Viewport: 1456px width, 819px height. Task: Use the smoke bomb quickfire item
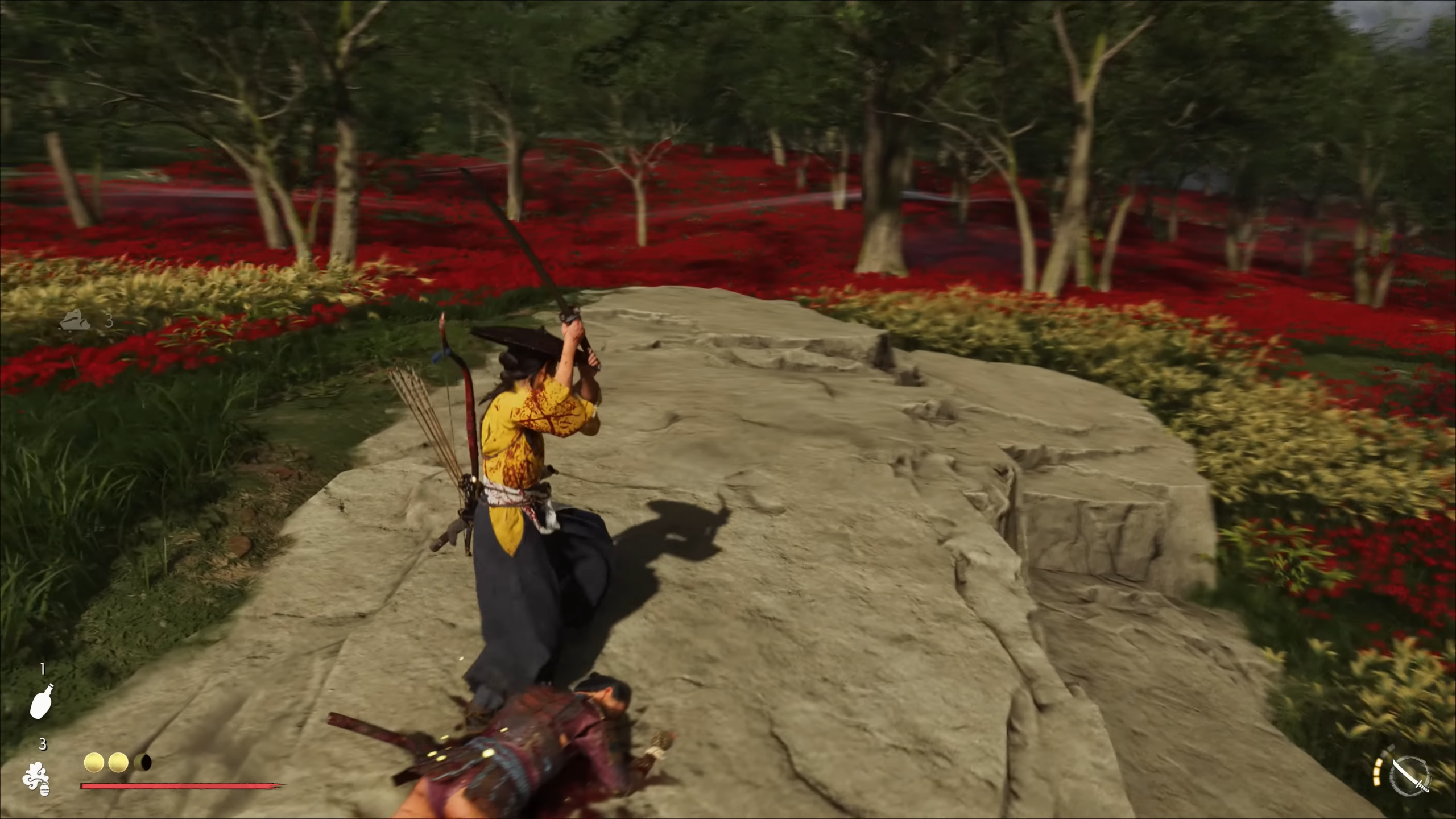[x=36, y=777]
